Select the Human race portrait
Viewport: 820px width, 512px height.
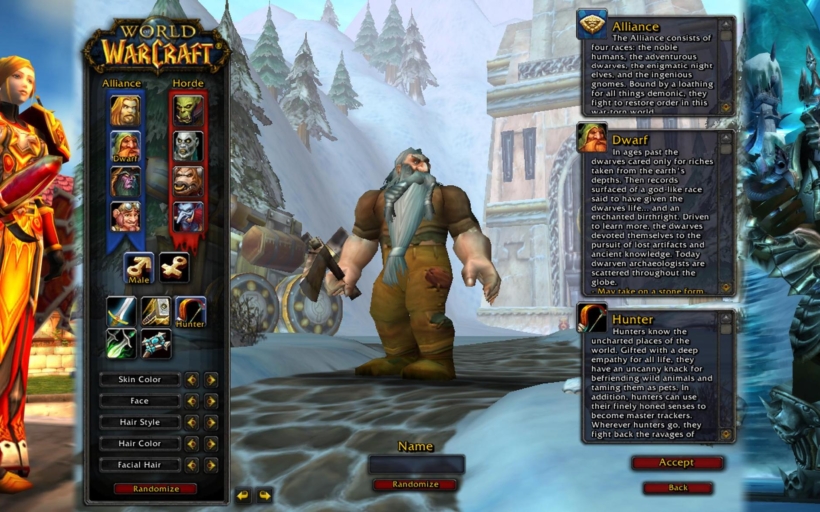tap(125, 109)
